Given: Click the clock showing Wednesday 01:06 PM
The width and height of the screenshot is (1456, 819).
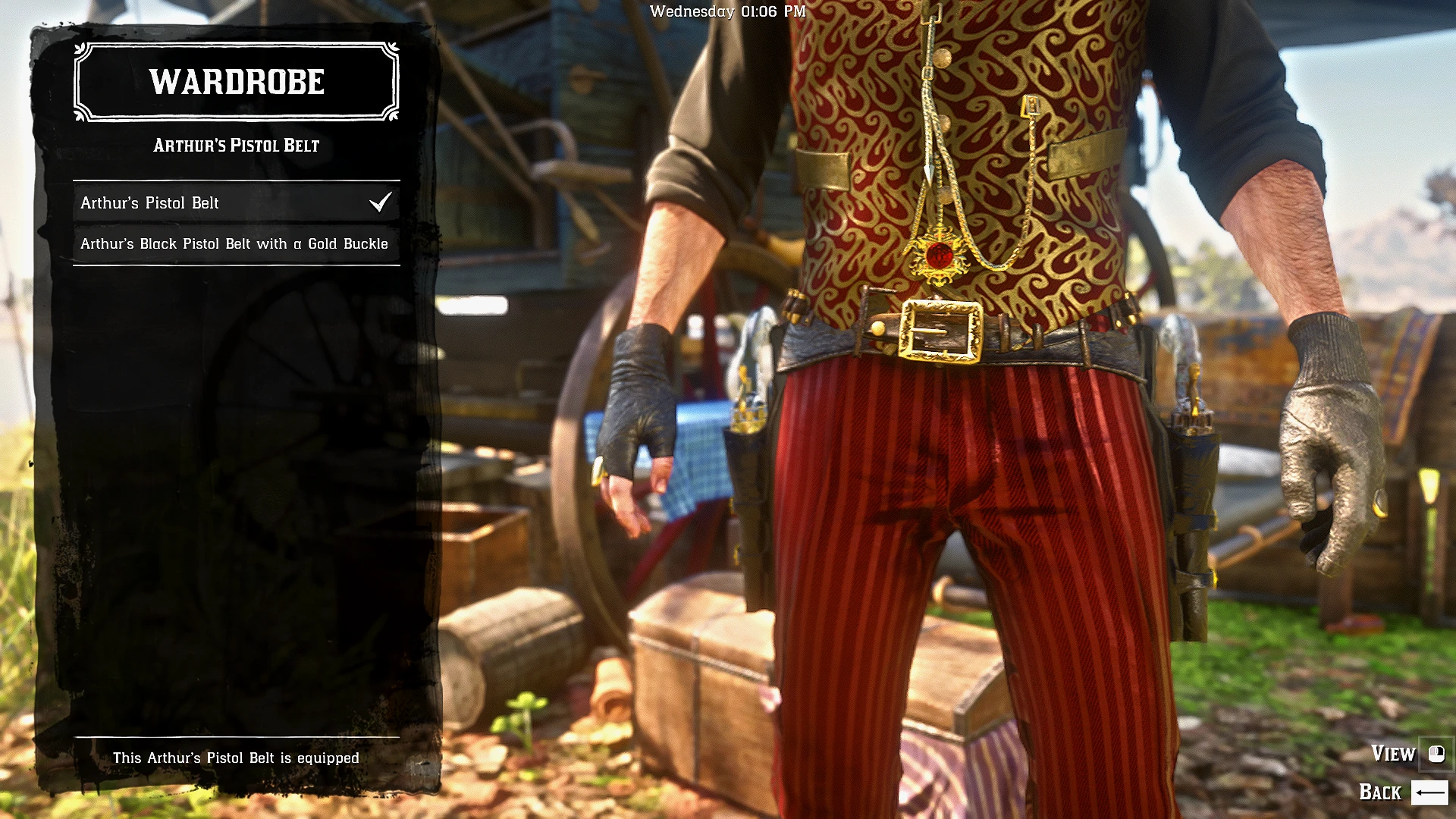Looking at the screenshot, I should tap(728, 11).
